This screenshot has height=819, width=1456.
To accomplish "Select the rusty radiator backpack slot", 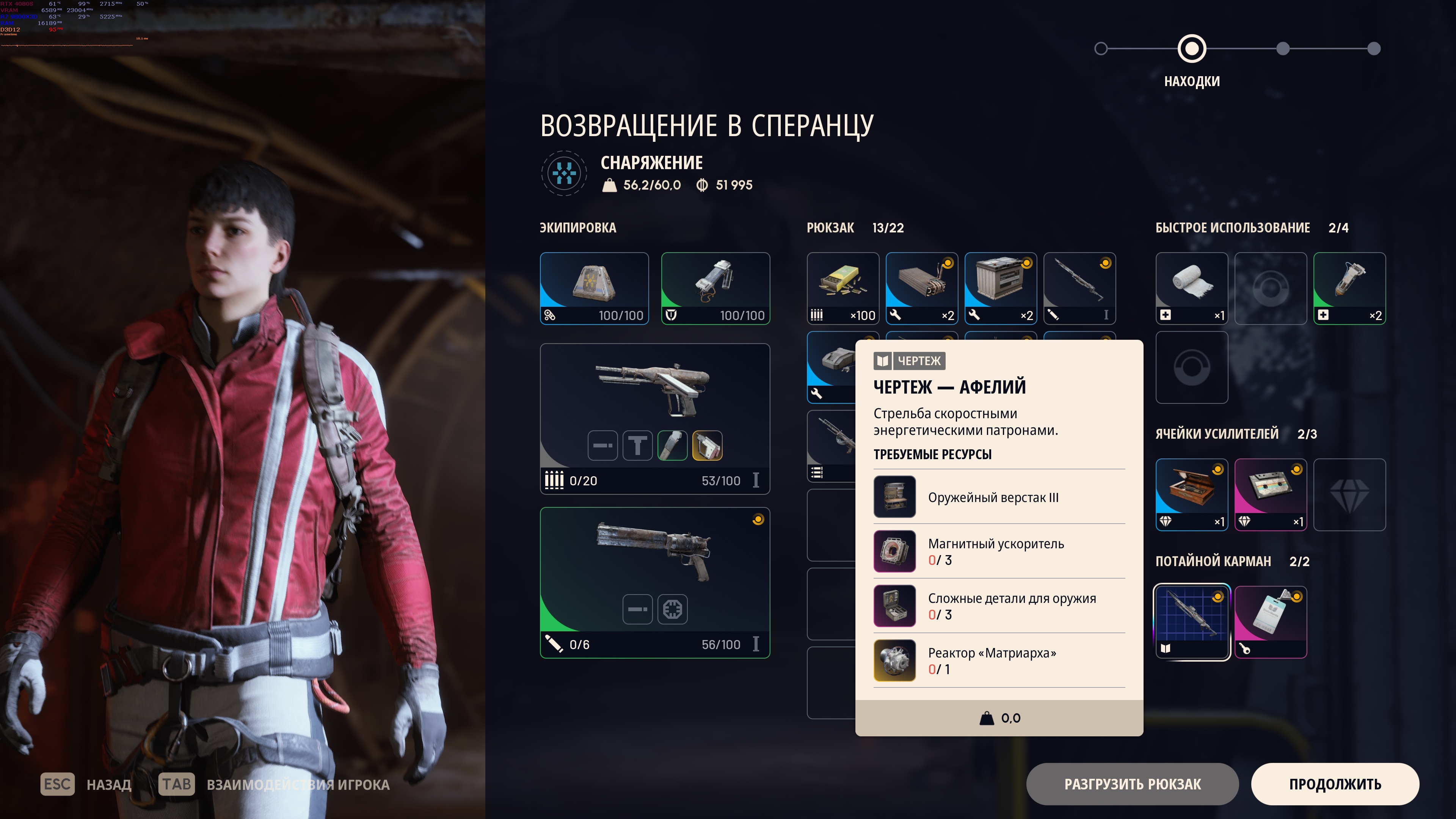I will (921, 288).
